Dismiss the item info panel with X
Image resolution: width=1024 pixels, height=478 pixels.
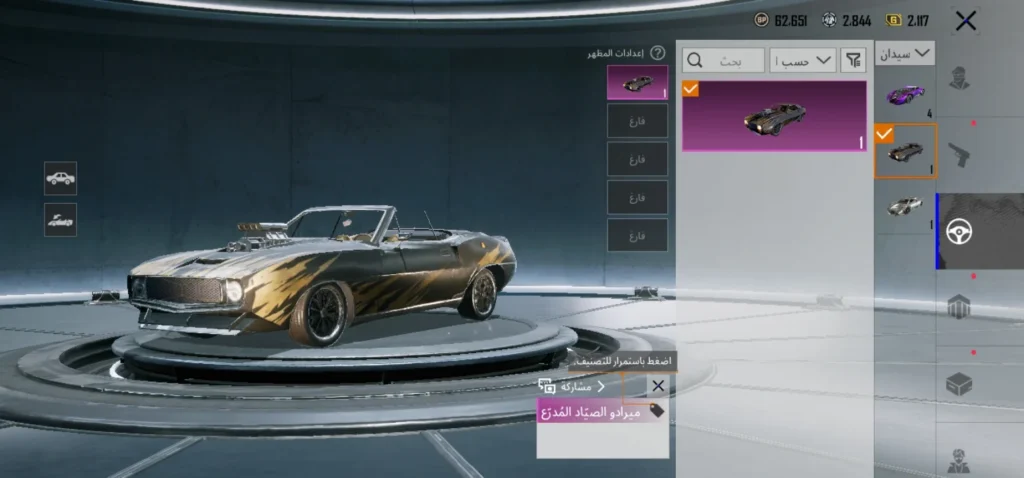point(657,386)
